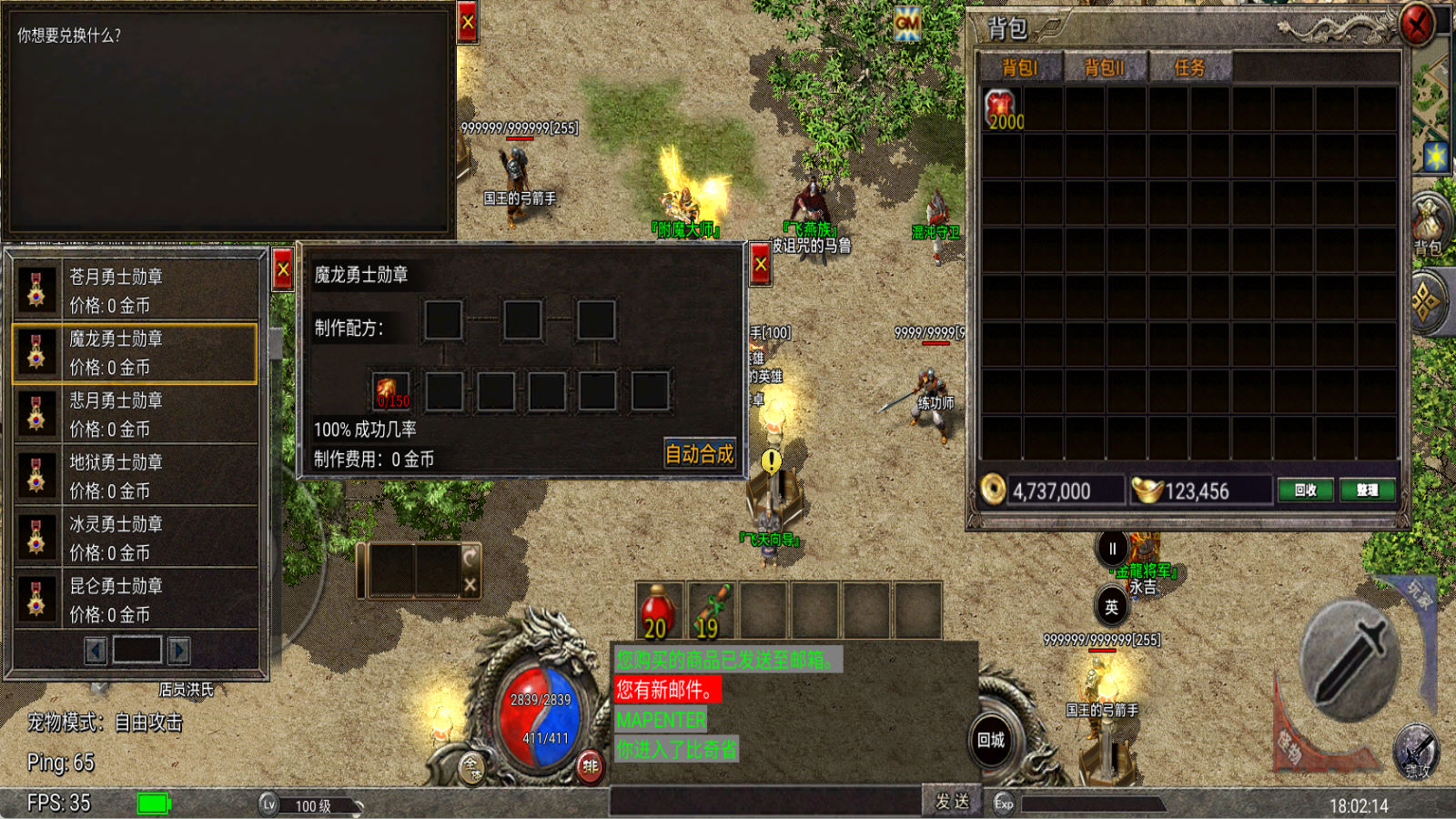Close the 你想要兑换什么 dialog

click(468, 24)
